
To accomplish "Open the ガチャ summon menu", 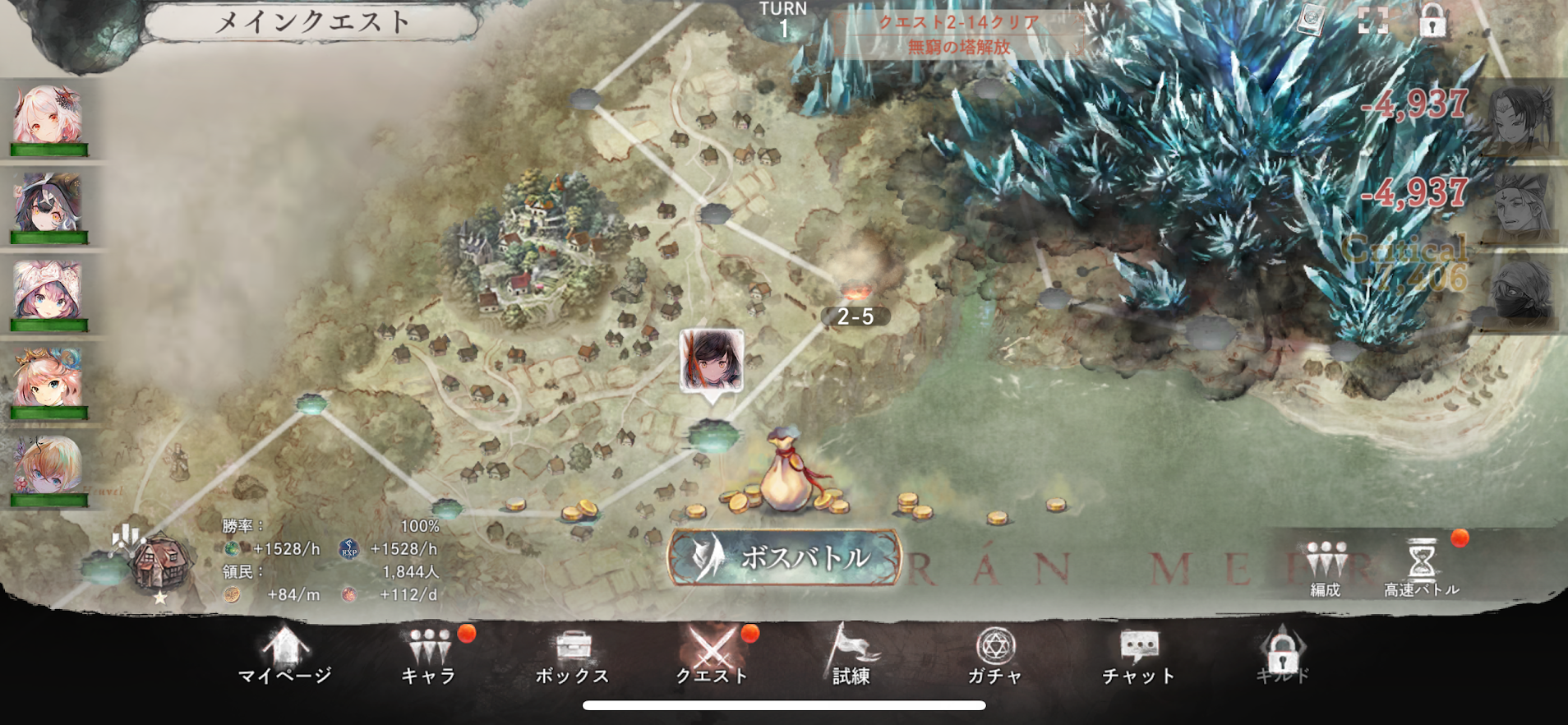I will 994,656.
